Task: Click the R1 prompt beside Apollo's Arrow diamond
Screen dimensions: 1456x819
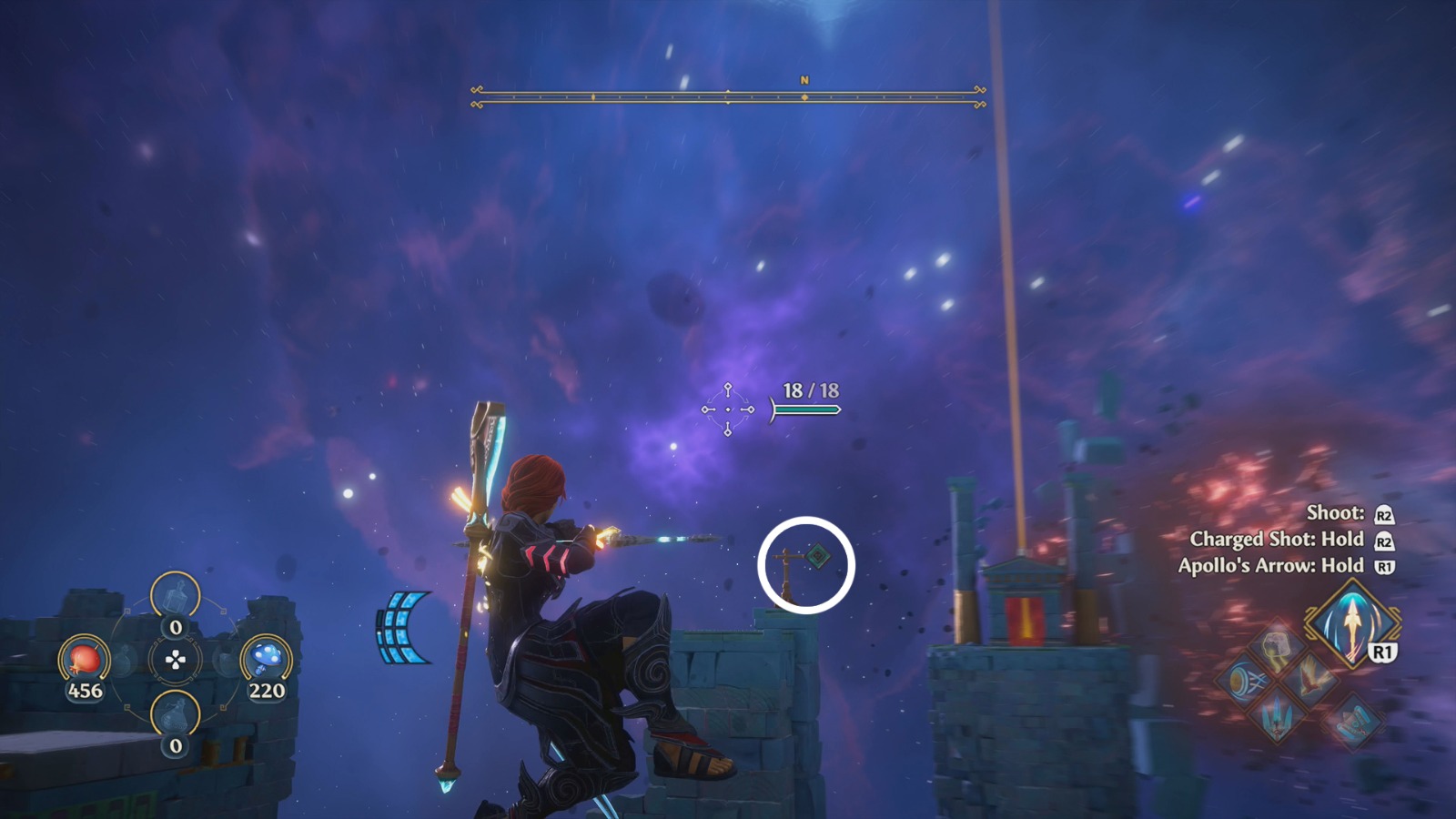Action: [1381, 650]
